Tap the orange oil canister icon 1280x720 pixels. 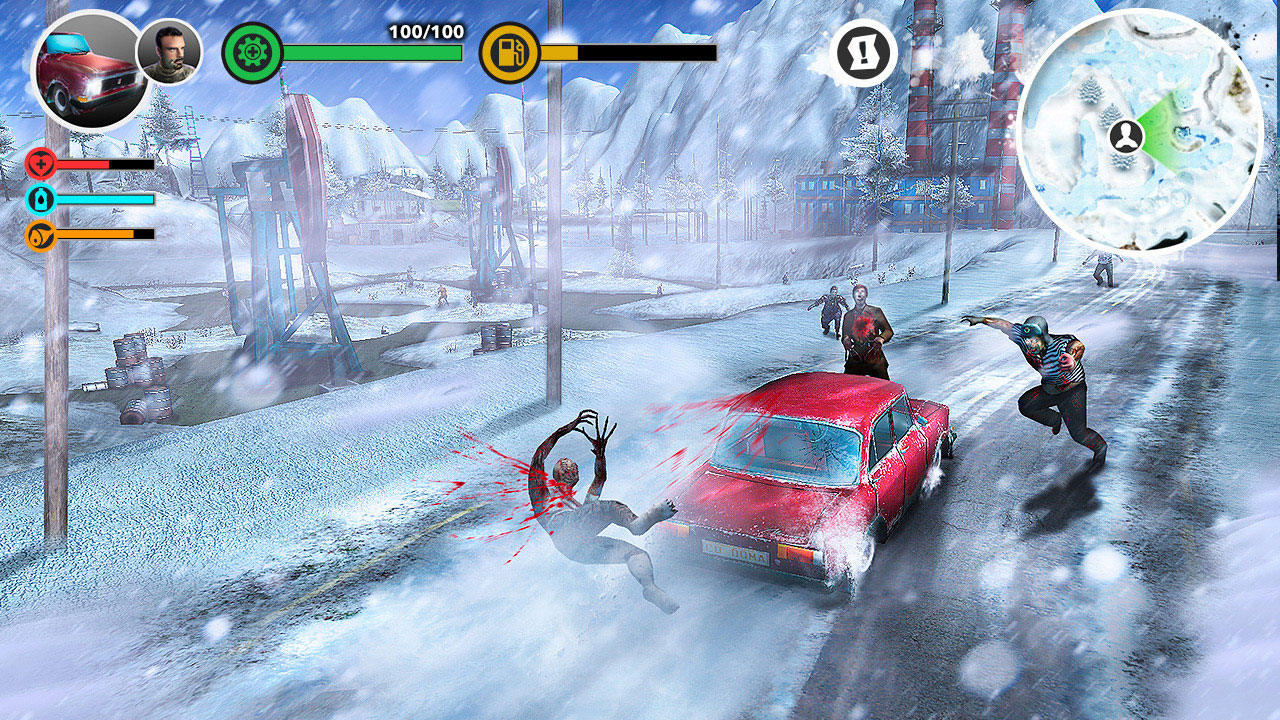coord(38,235)
